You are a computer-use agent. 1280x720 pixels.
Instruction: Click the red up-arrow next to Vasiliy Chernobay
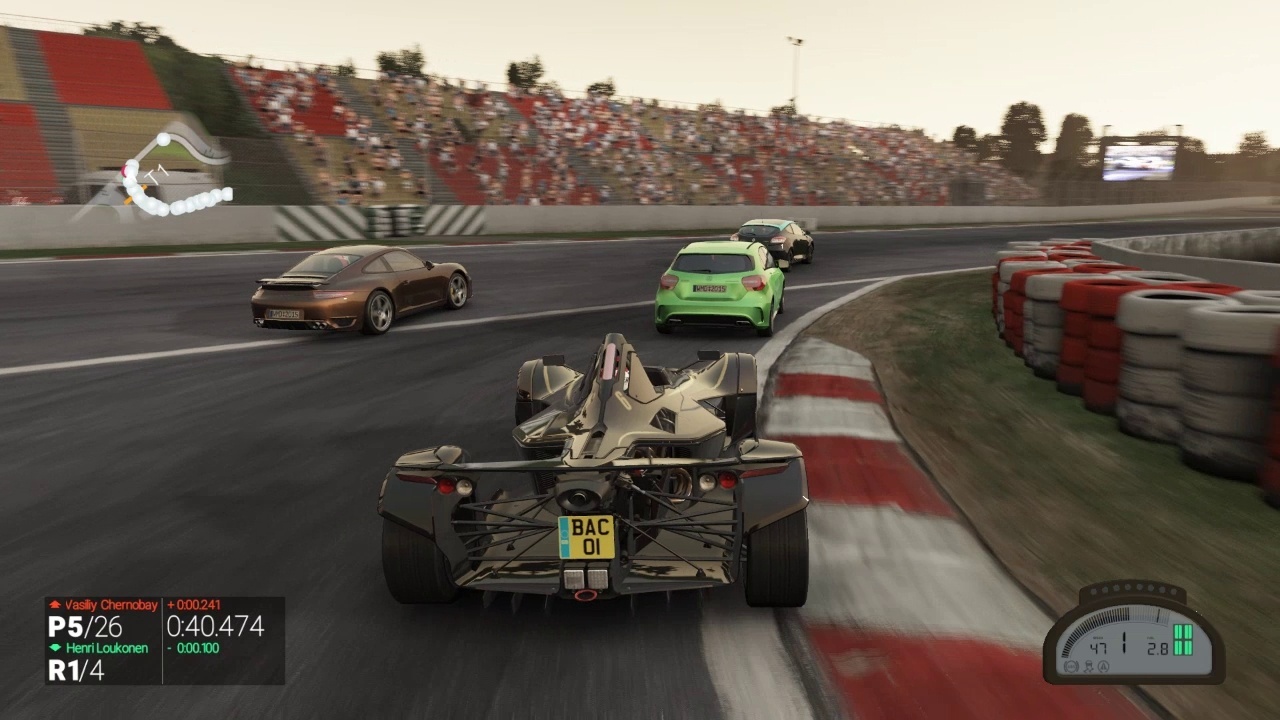click(x=56, y=604)
